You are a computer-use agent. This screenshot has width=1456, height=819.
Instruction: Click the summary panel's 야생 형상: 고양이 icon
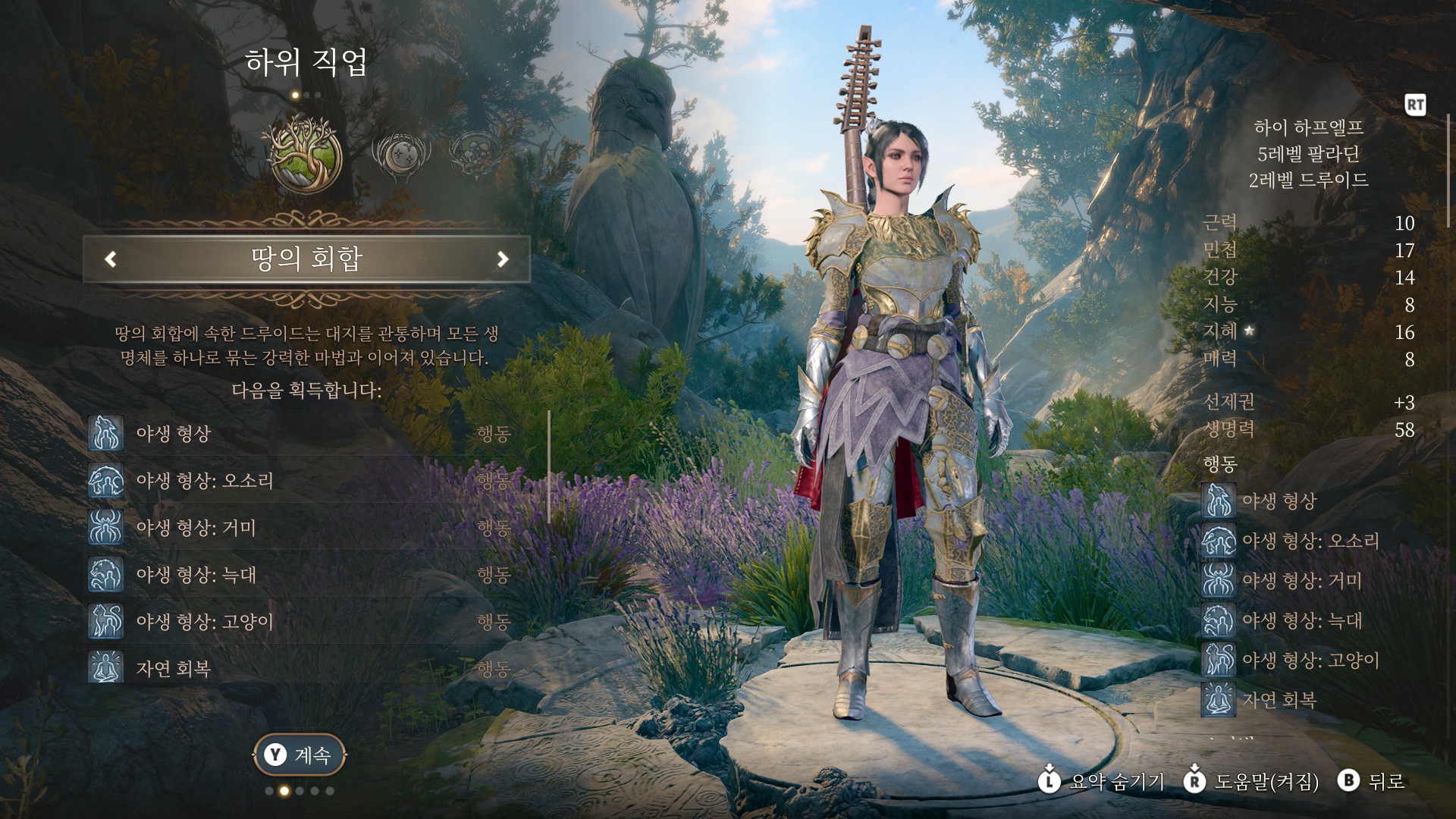(x=1219, y=660)
